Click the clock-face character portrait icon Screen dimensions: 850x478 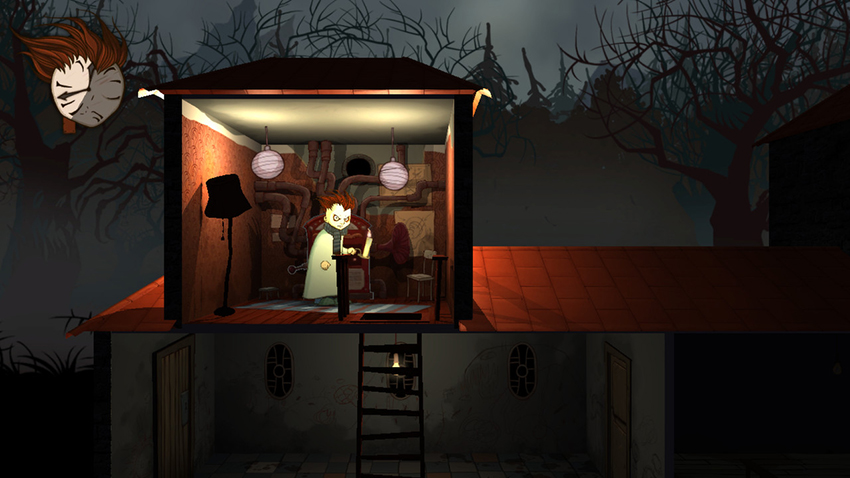tap(87, 90)
